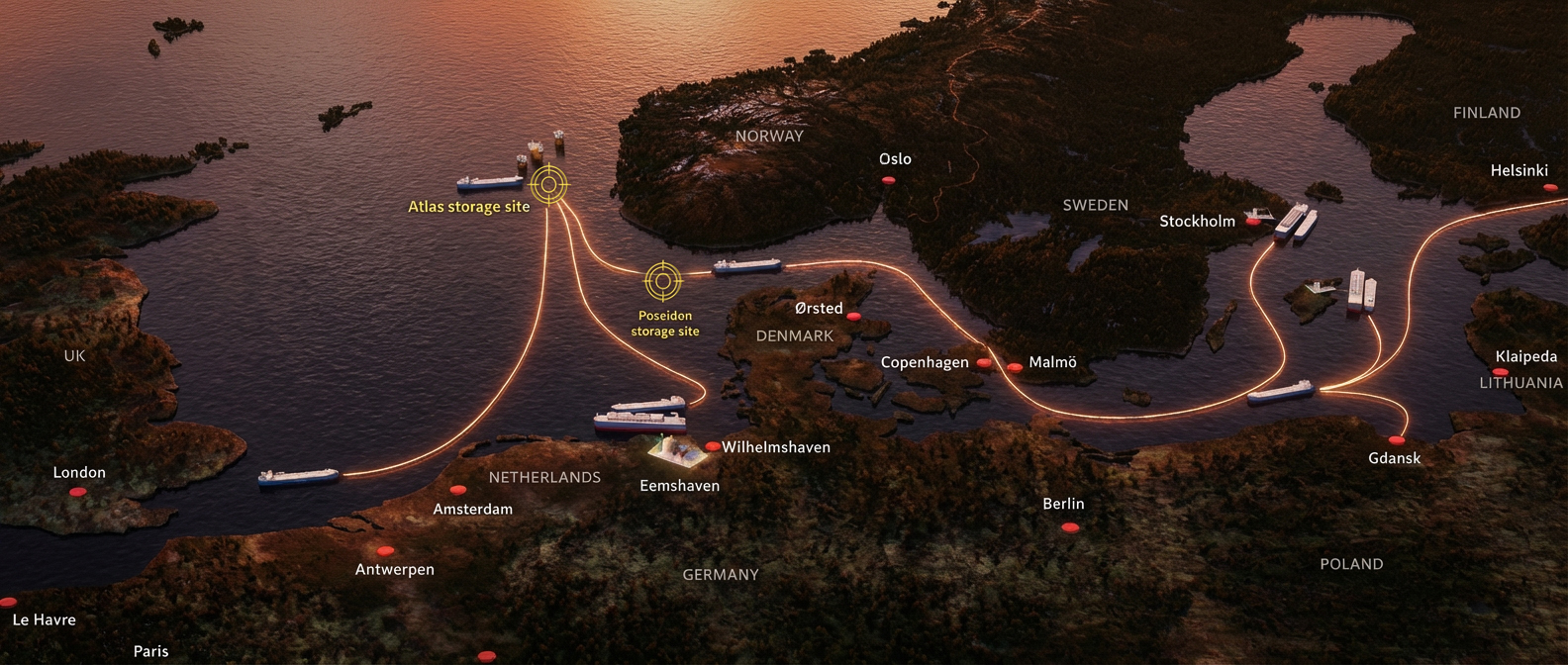The image size is (1568, 665).
Task: Choose the Berlin city marker
Action: (x=1069, y=527)
